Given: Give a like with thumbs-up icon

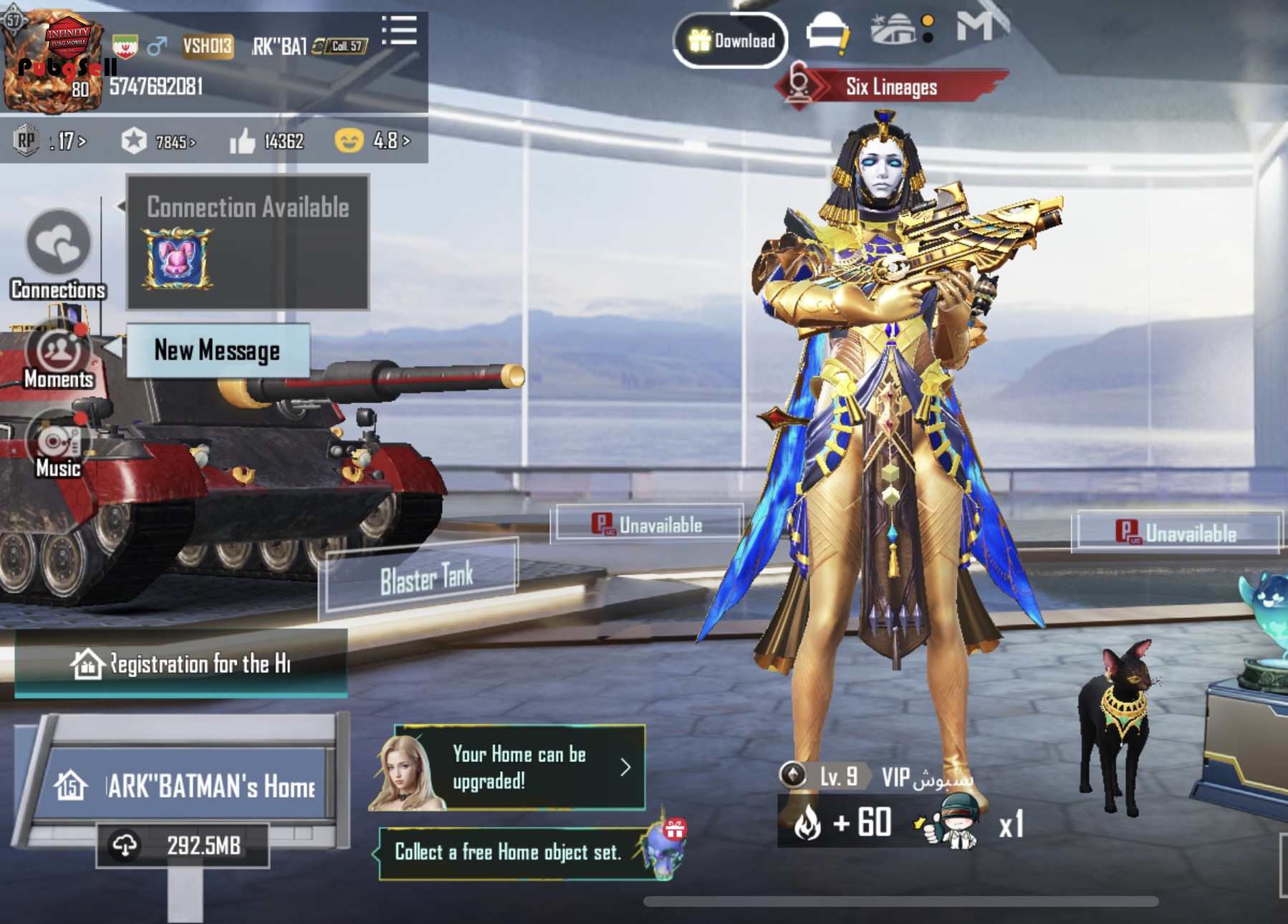Looking at the screenshot, I should 244,141.
